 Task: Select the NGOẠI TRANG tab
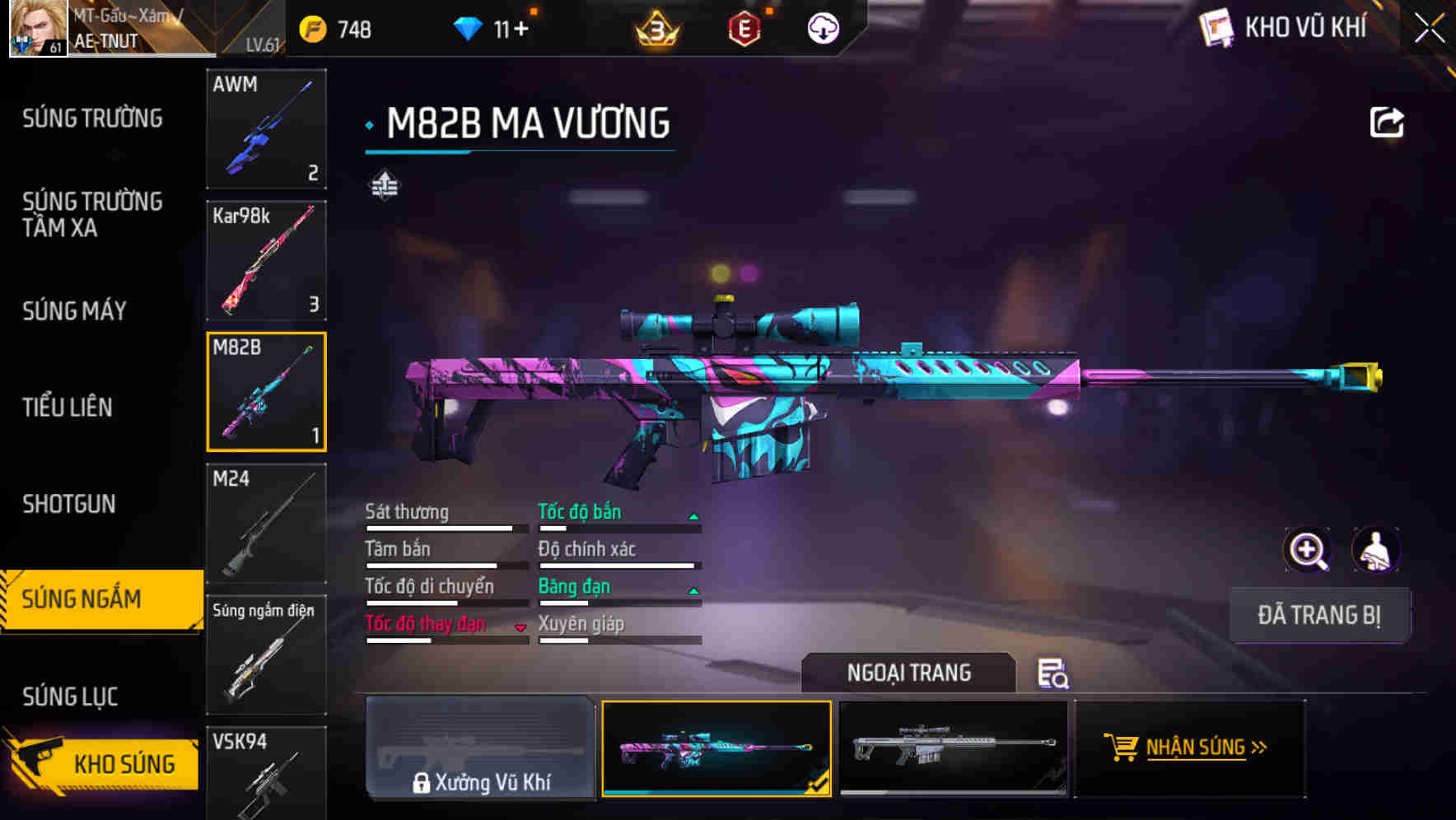(x=909, y=673)
